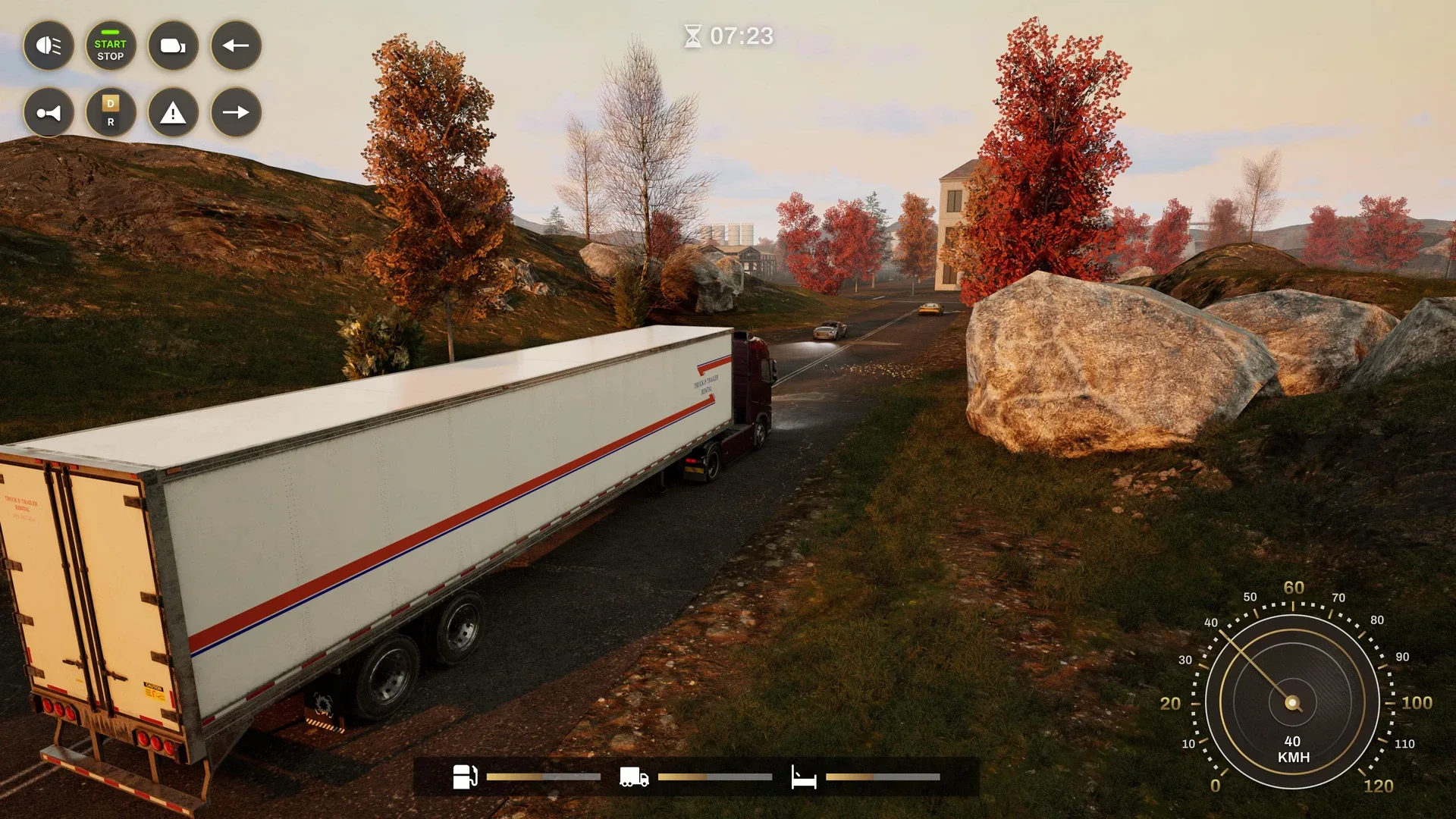The height and width of the screenshot is (819, 1456).
Task: Click the speedometer showing 40 KMH
Action: (1291, 703)
